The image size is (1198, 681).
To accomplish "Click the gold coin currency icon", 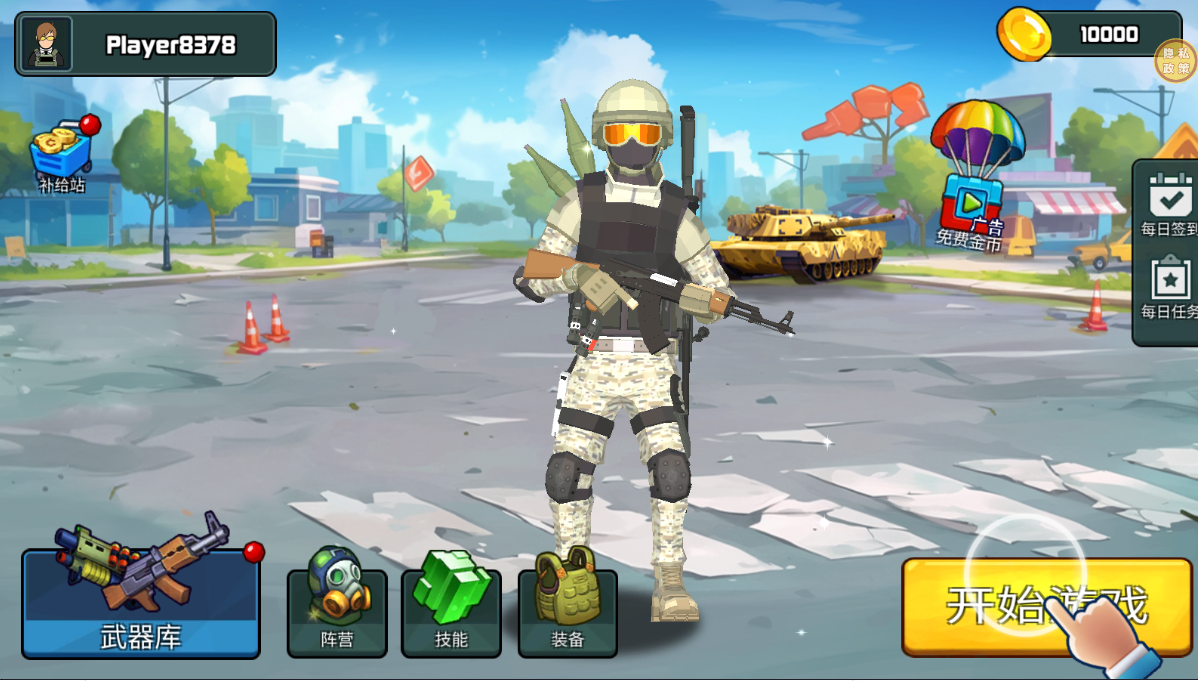I will point(1025,34).
